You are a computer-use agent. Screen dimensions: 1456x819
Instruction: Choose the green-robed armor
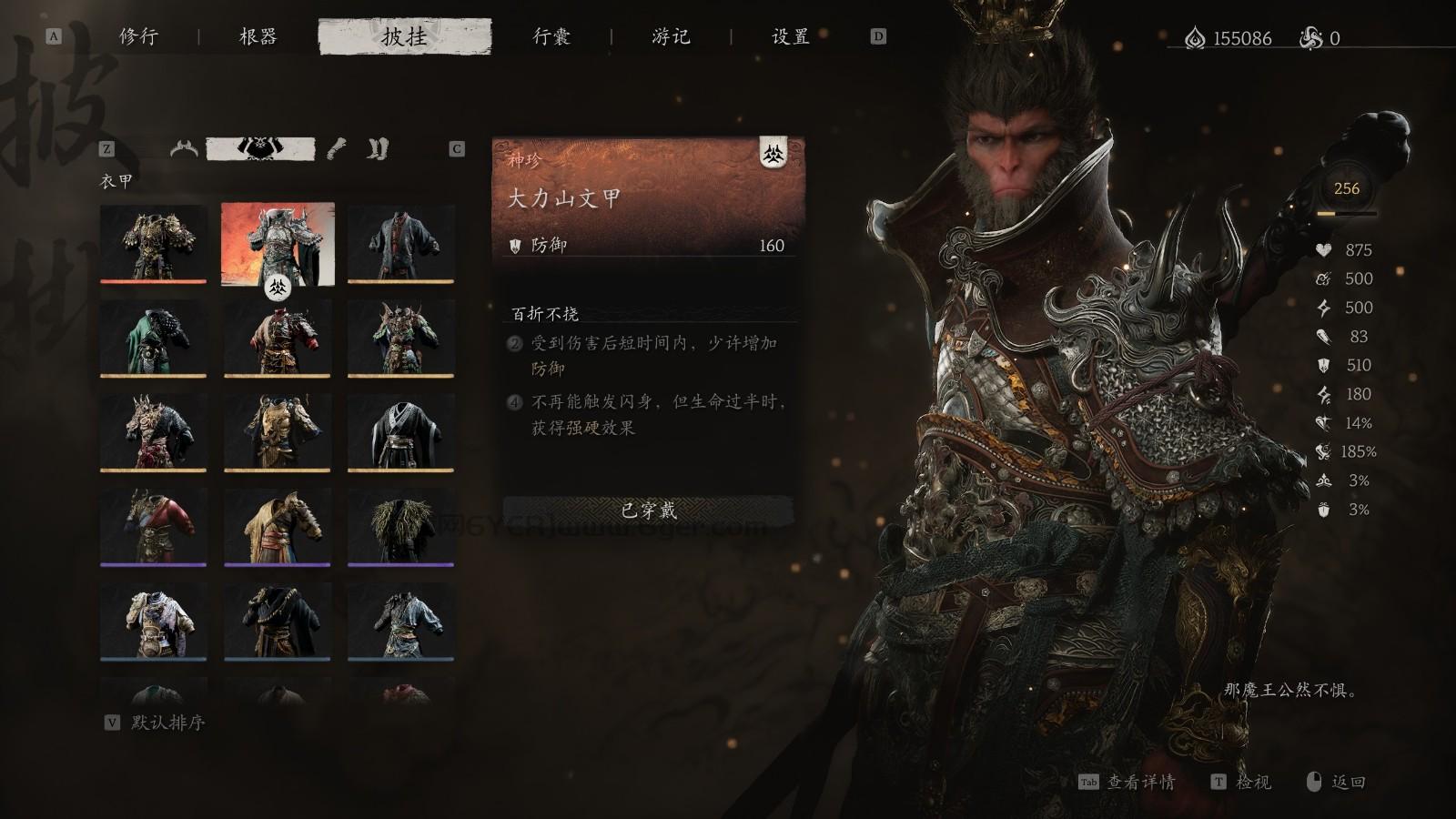tap(153, 338)
